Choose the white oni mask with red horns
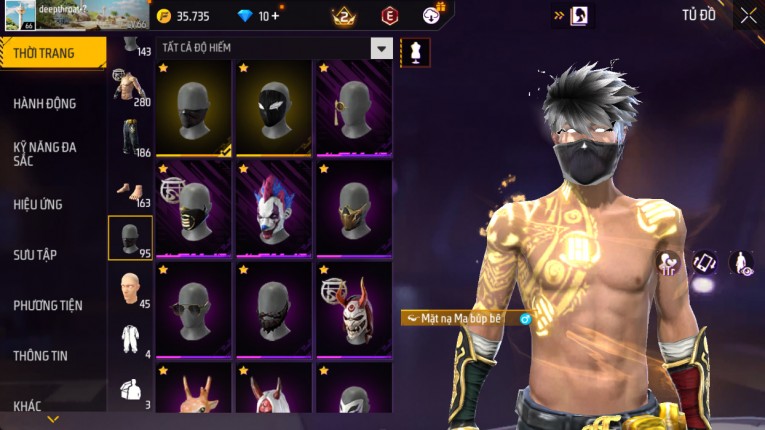Screen dimensions: 765x430 (x=354, y=308)
